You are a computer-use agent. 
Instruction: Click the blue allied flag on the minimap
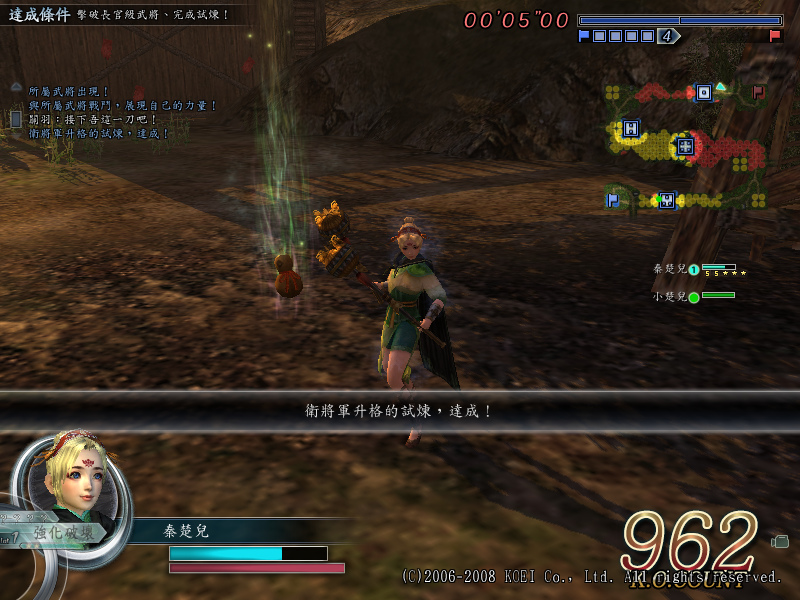tap(612, 200)
